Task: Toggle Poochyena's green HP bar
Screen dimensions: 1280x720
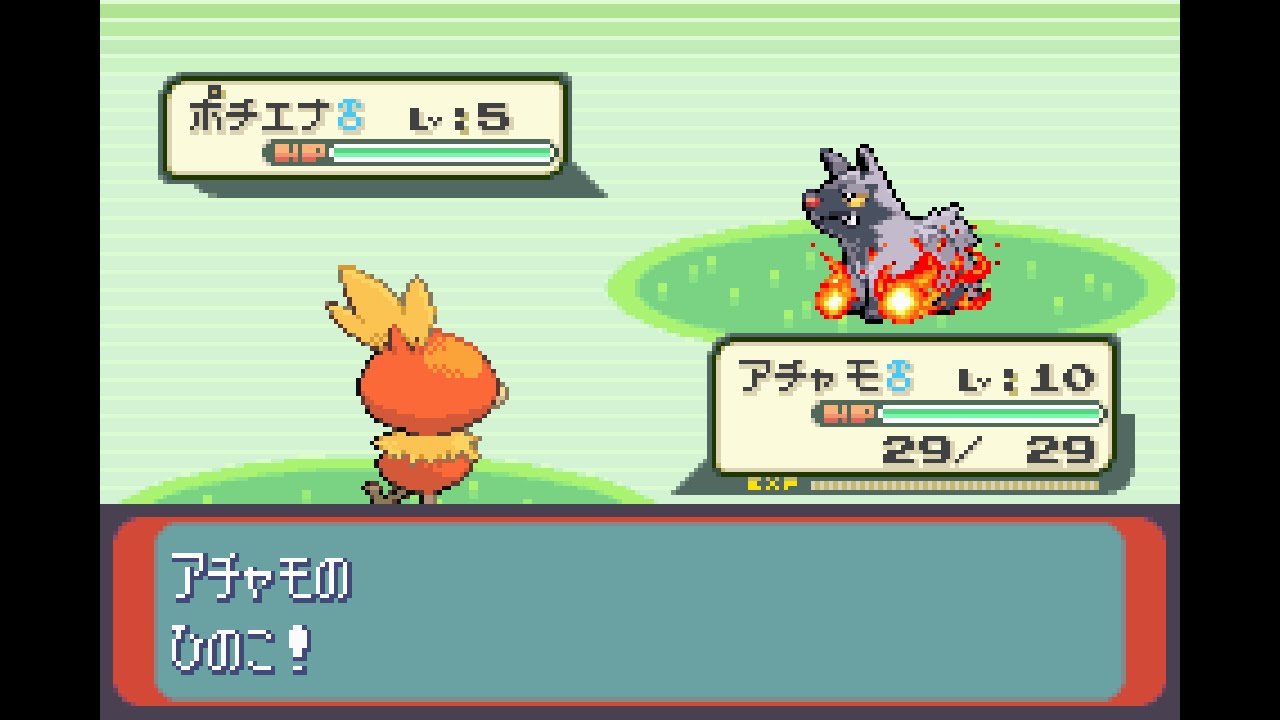Action: click(440, 152)
